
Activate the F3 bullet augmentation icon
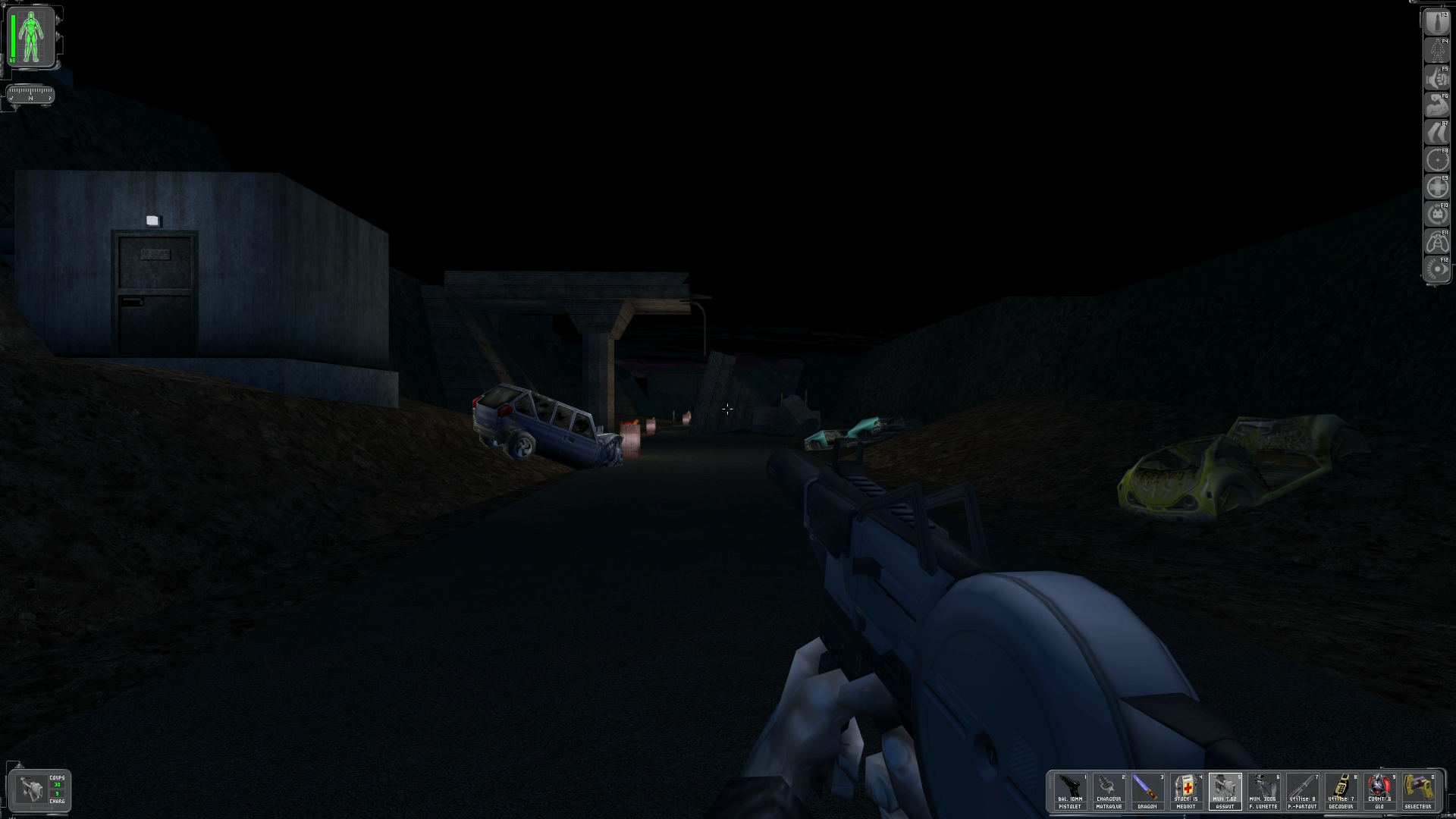[1436, 23]
